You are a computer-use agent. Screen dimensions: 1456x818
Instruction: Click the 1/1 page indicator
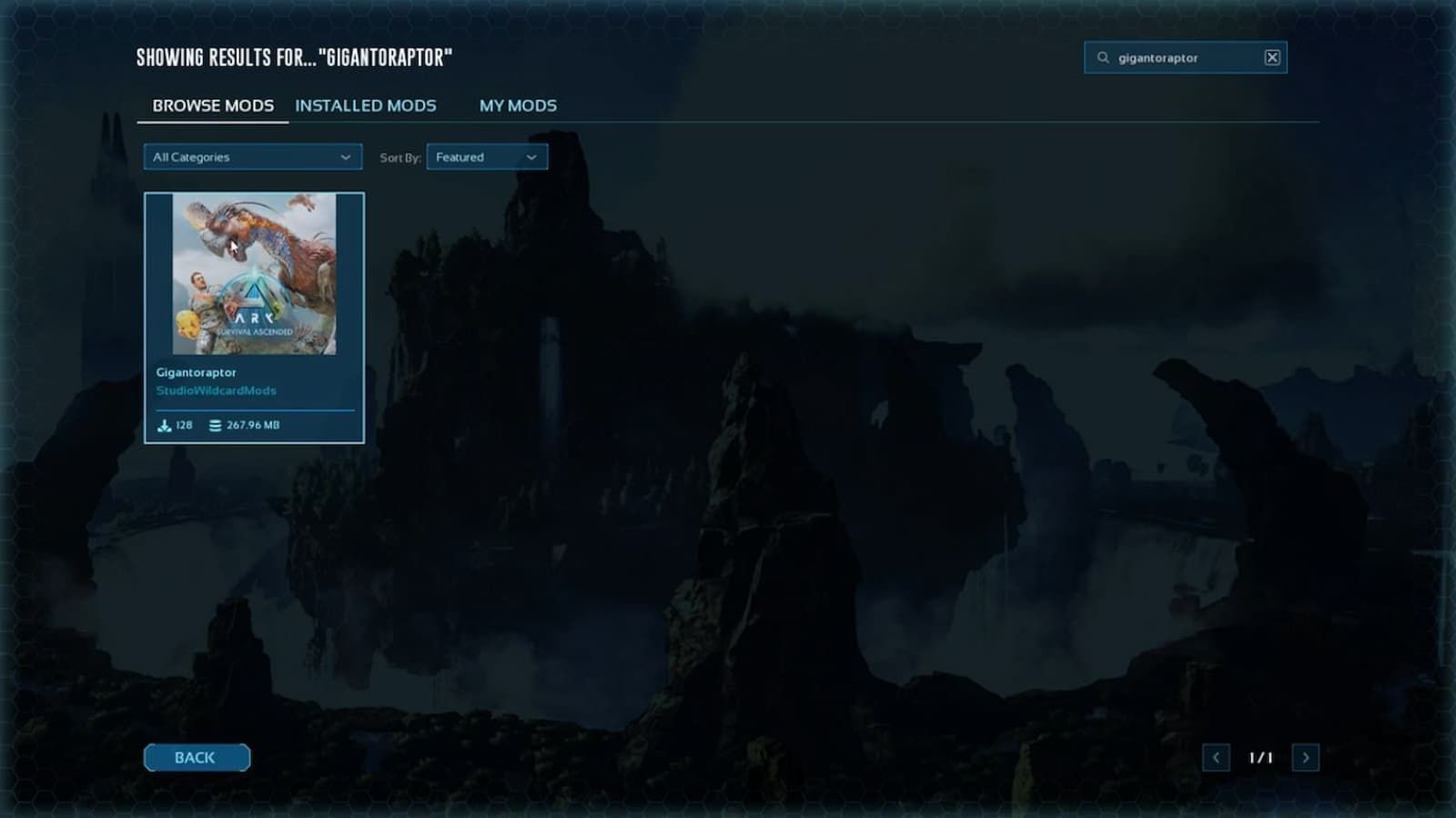pos(1262,757)
